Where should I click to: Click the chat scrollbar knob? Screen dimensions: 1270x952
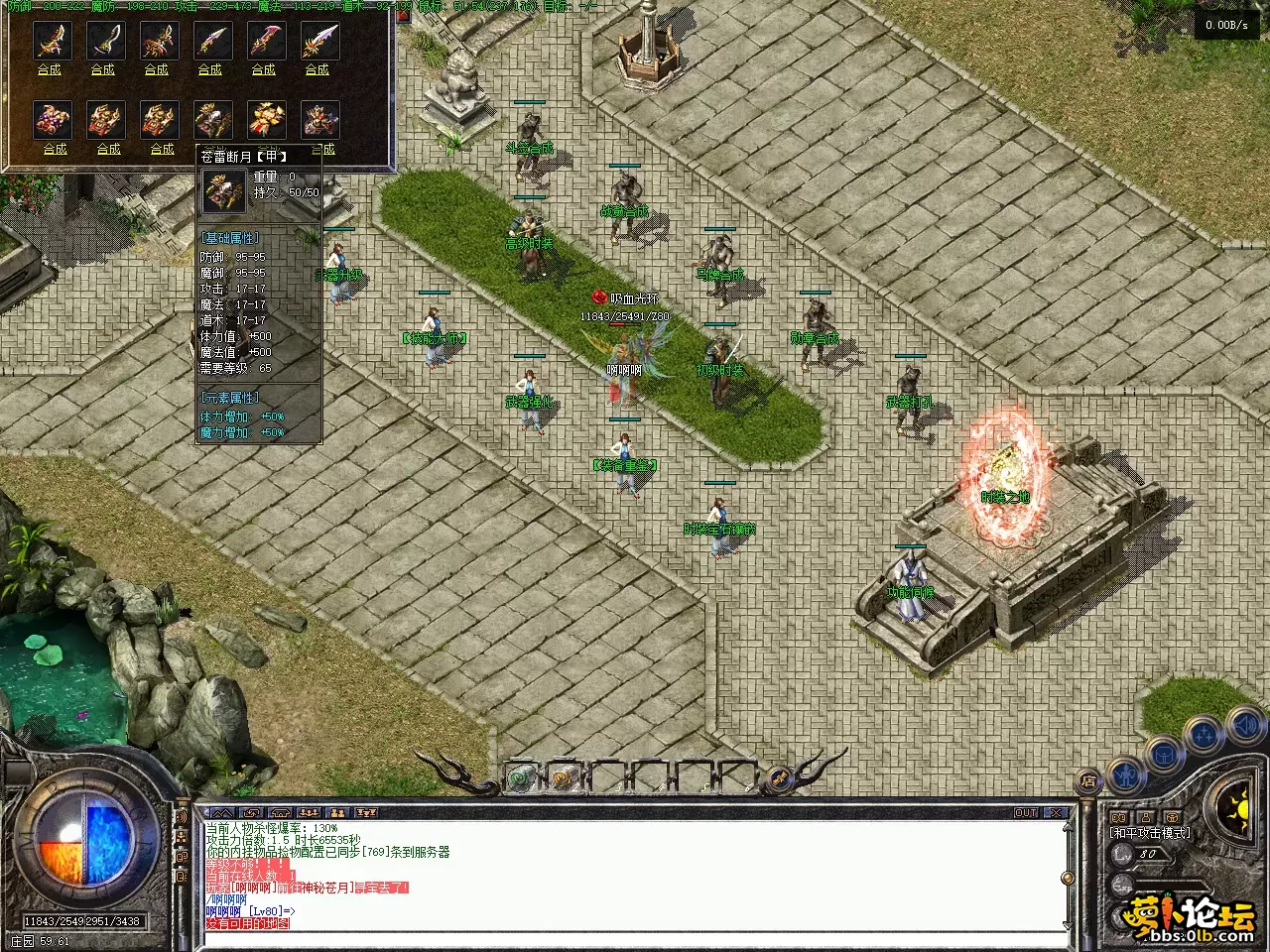(1068, 879)
